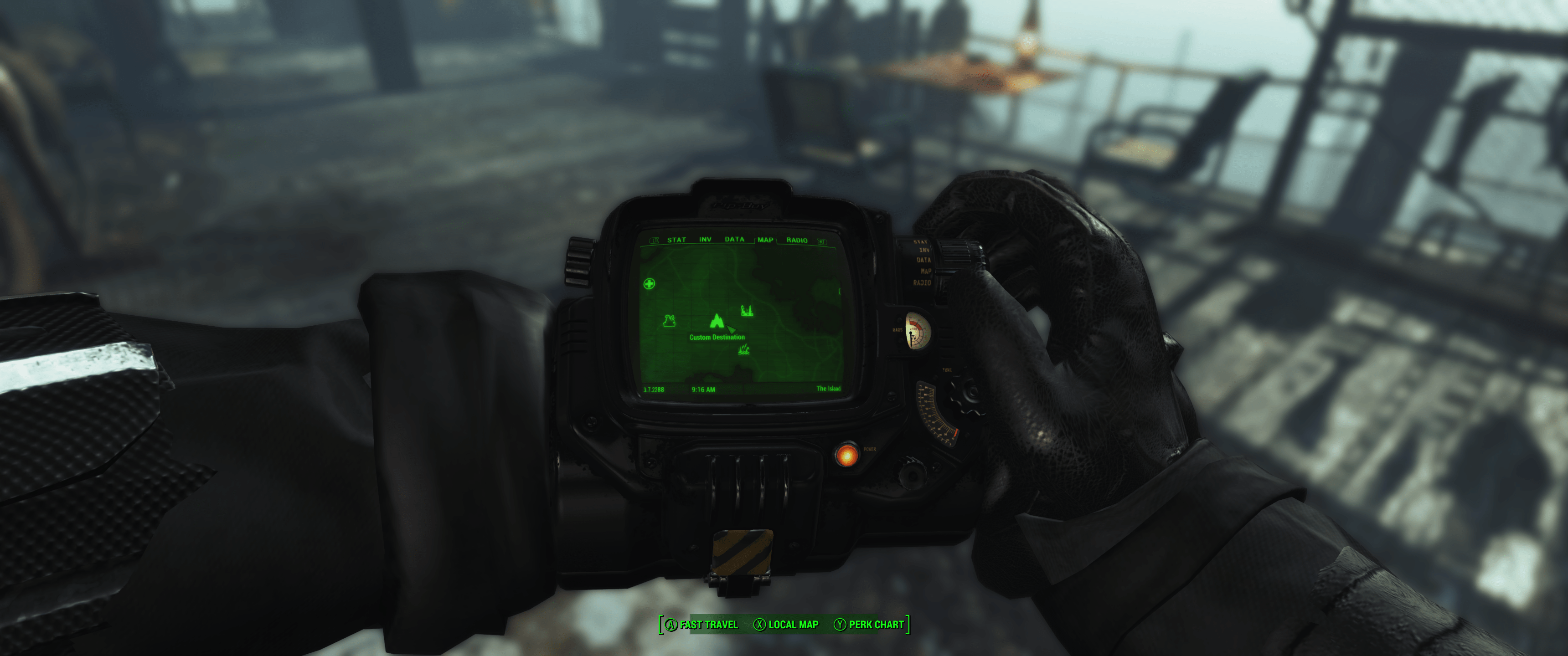Select the player position arrow cursor
1568x656 pixels.
731,330
